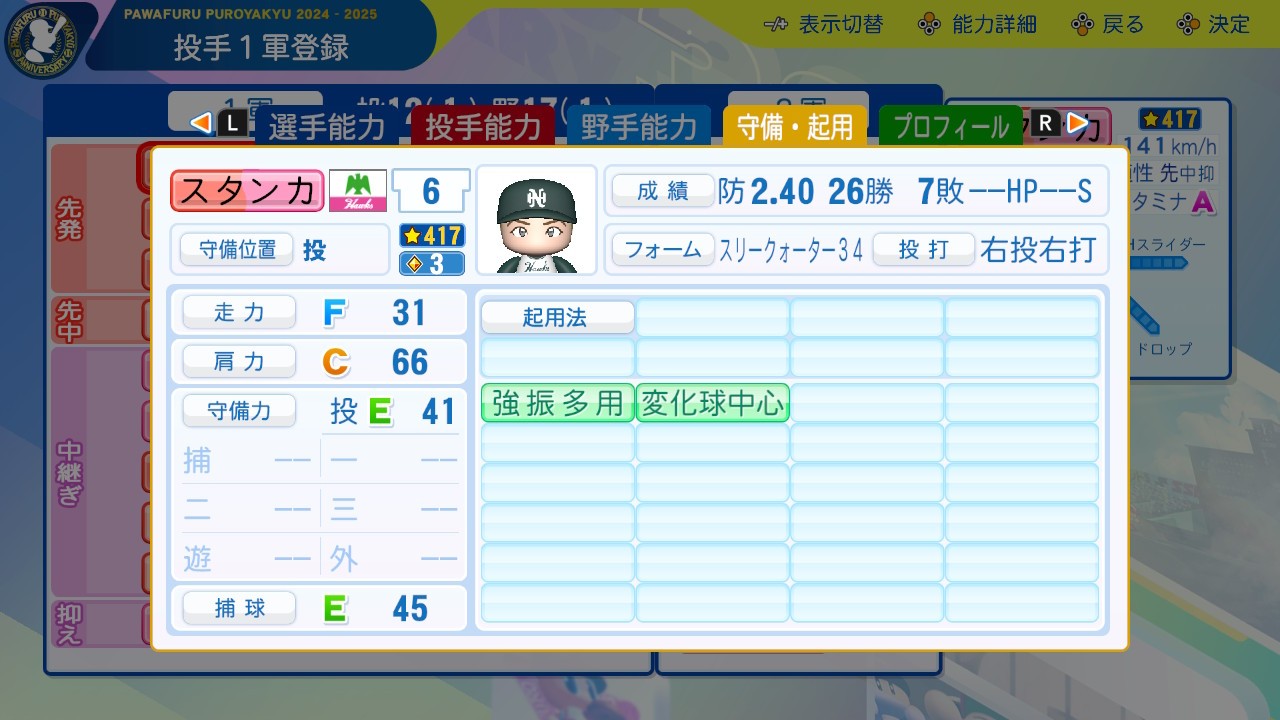Open the 起用法 usage selector
This screenshot has height=720, width=1280.
[x=556, y=317]
